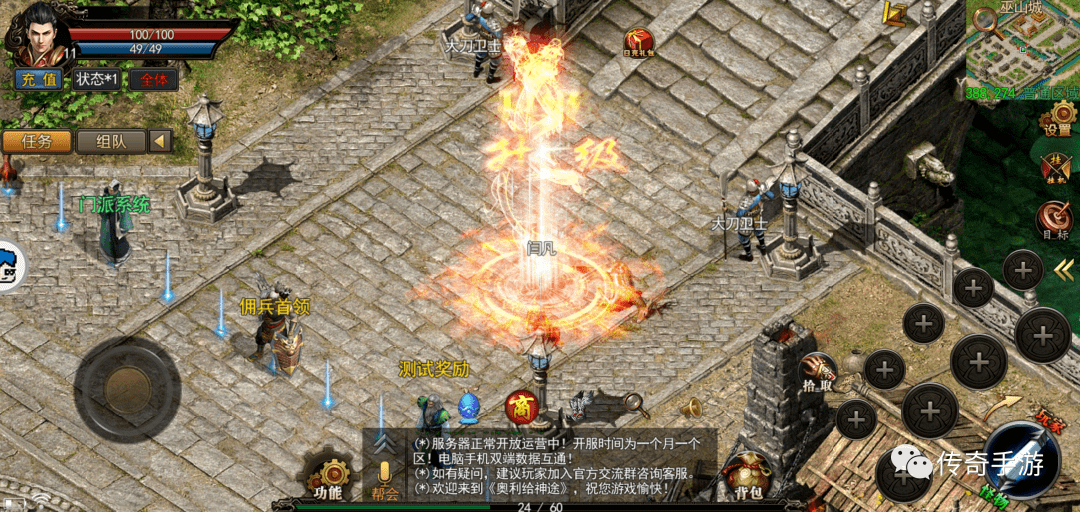1080x512 pixels.
Task: Open the 设置 settings gear
Action: [1056, 118]
